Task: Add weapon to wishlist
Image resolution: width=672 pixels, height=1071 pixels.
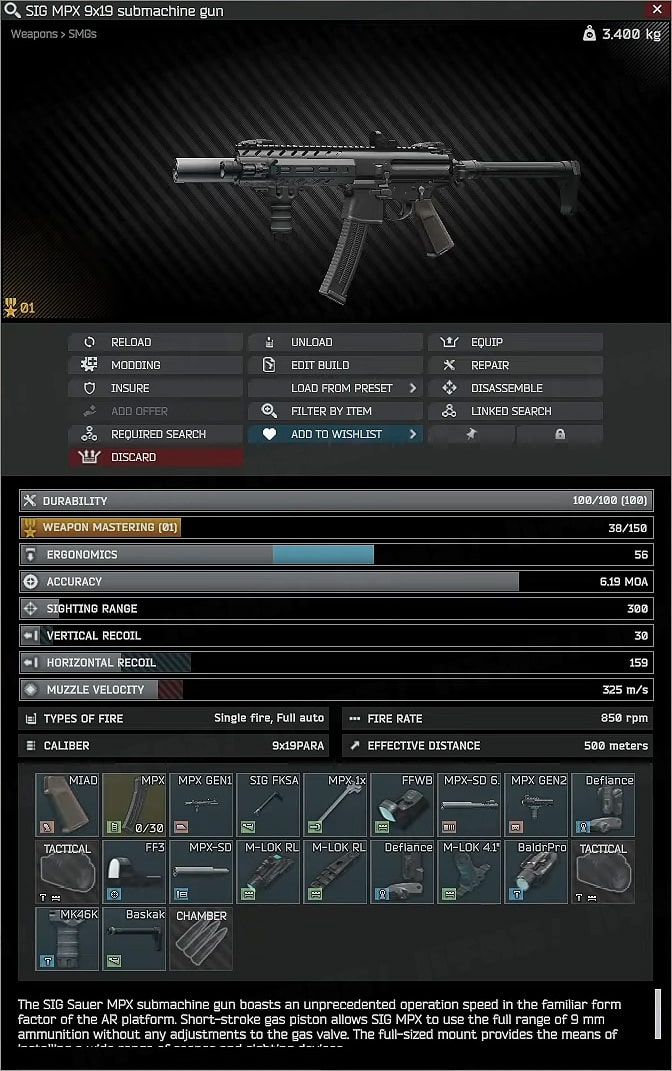Action: (334, 434)
